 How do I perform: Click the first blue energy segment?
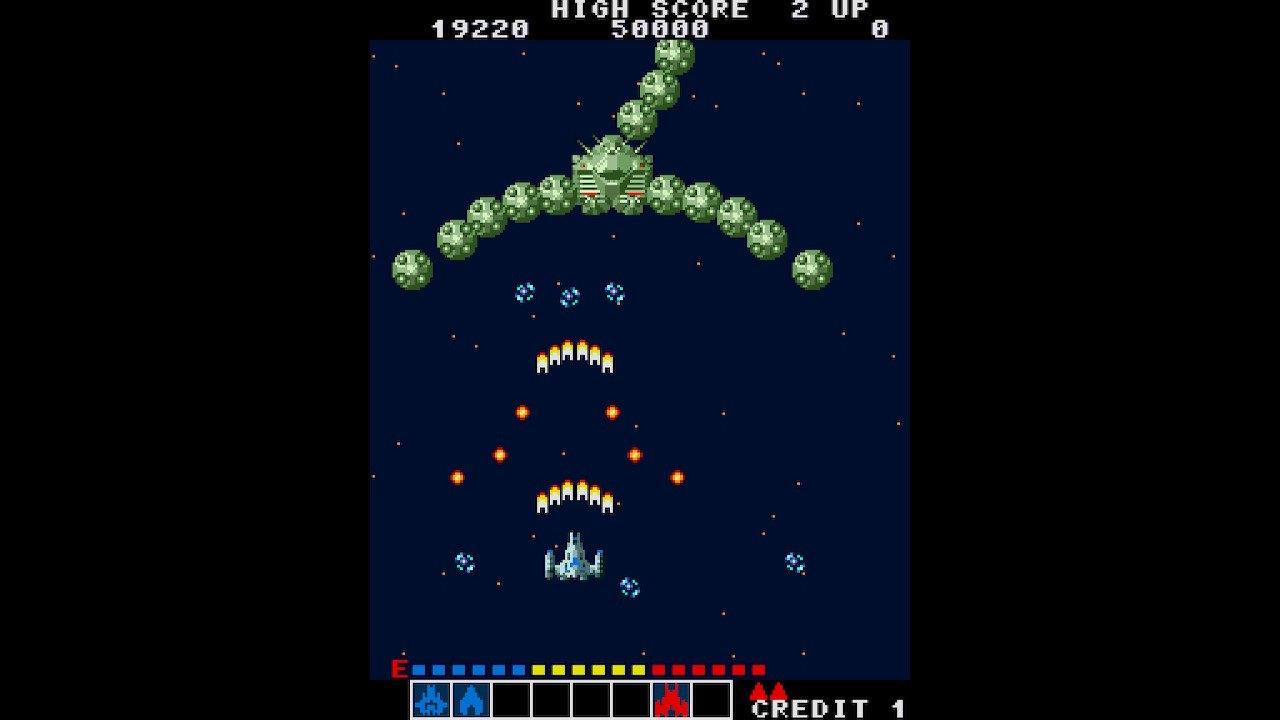coord(417,671)
